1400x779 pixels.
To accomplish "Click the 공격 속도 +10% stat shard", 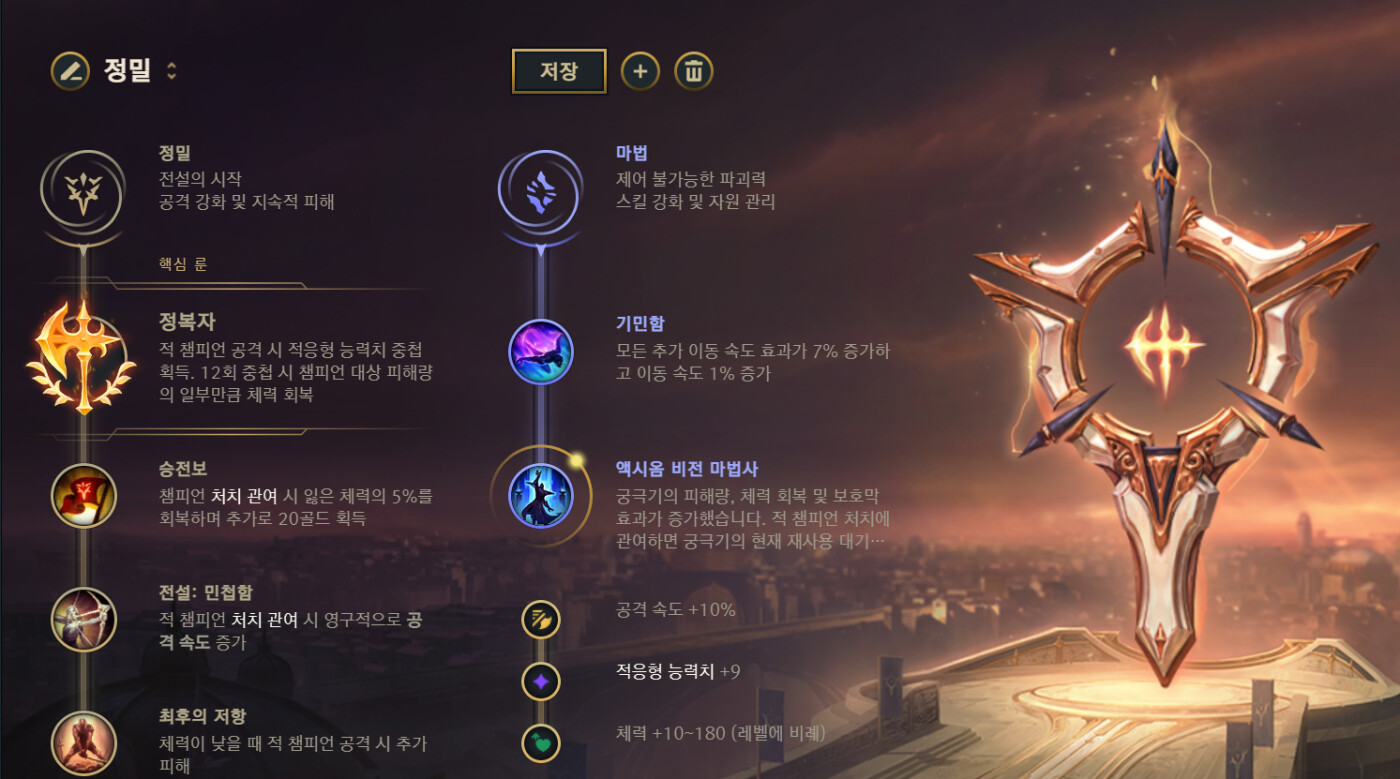I will point(541,620).
